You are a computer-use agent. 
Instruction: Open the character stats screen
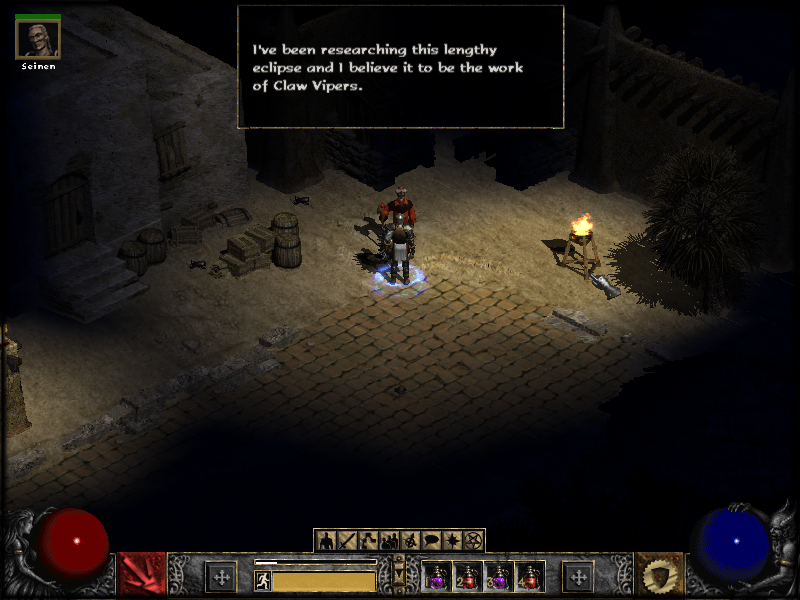[326, 541]
